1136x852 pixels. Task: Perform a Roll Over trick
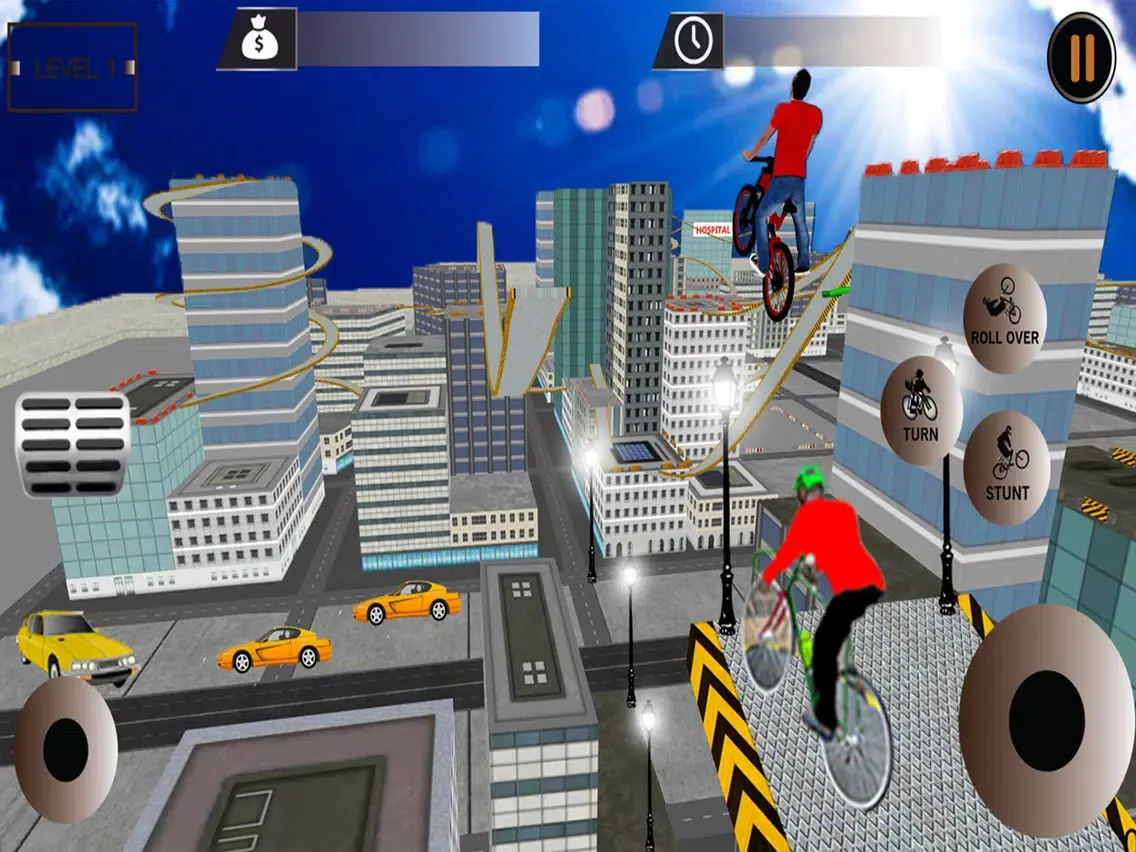click(1004, 306)
